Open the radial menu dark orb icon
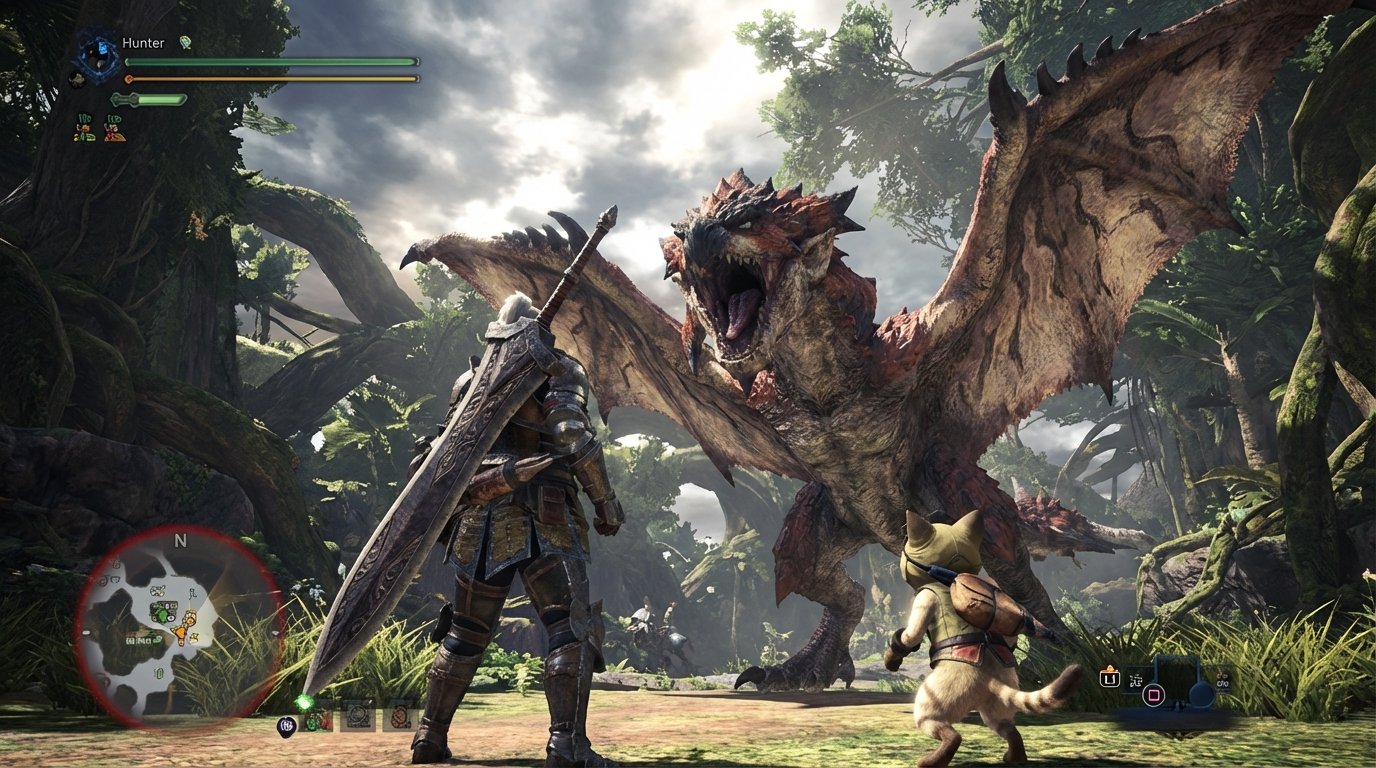Viewport: 1376px width, 768px height. [x=289, y=724]
